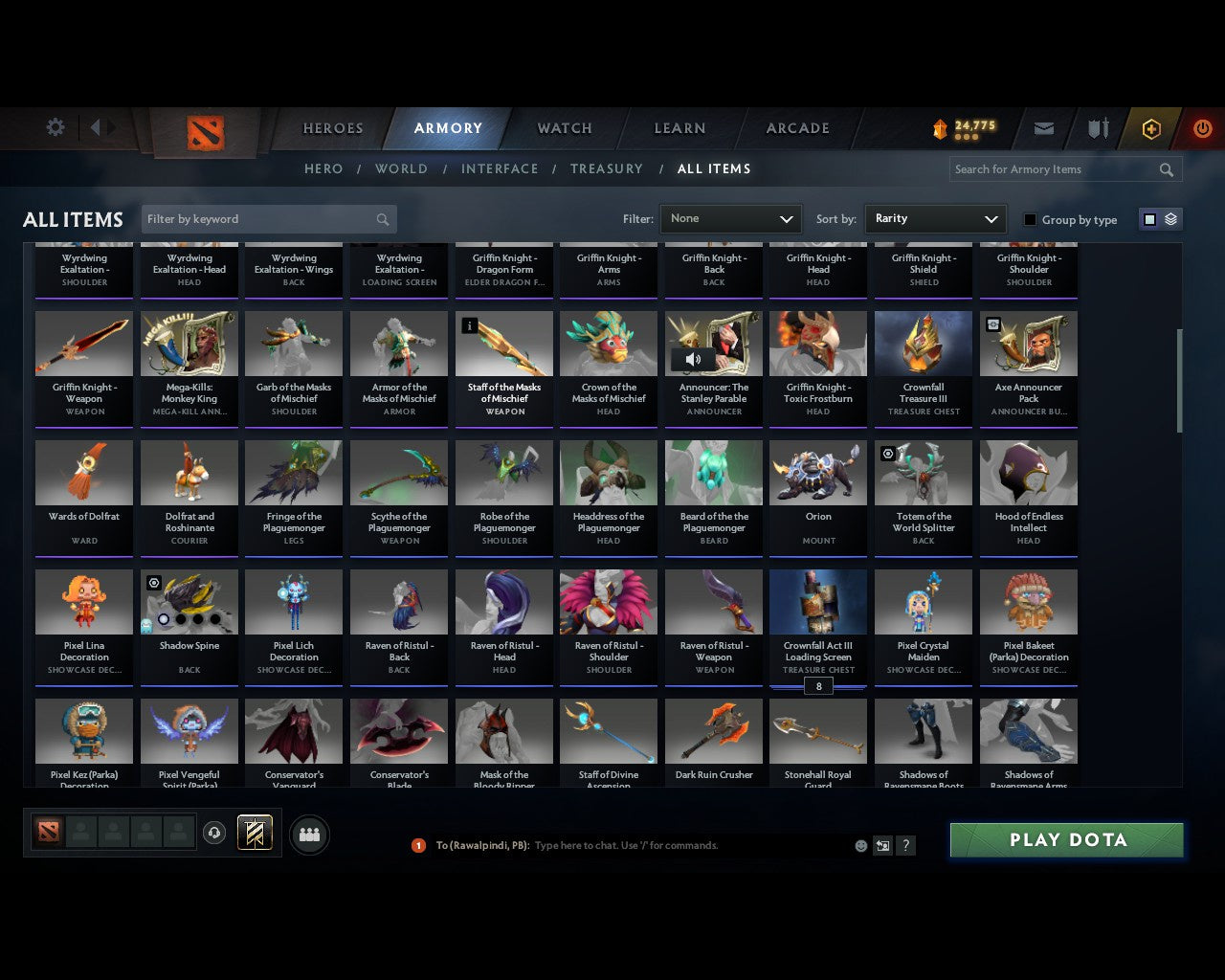Click the Filter by keyword field
The width and height of the screenshot is (1225, 980).
(268, 218)
